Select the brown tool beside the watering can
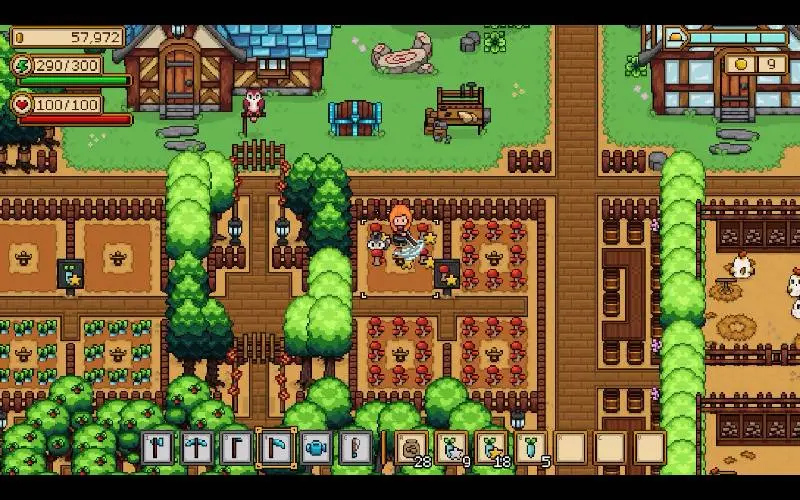 tap(354, 447)
